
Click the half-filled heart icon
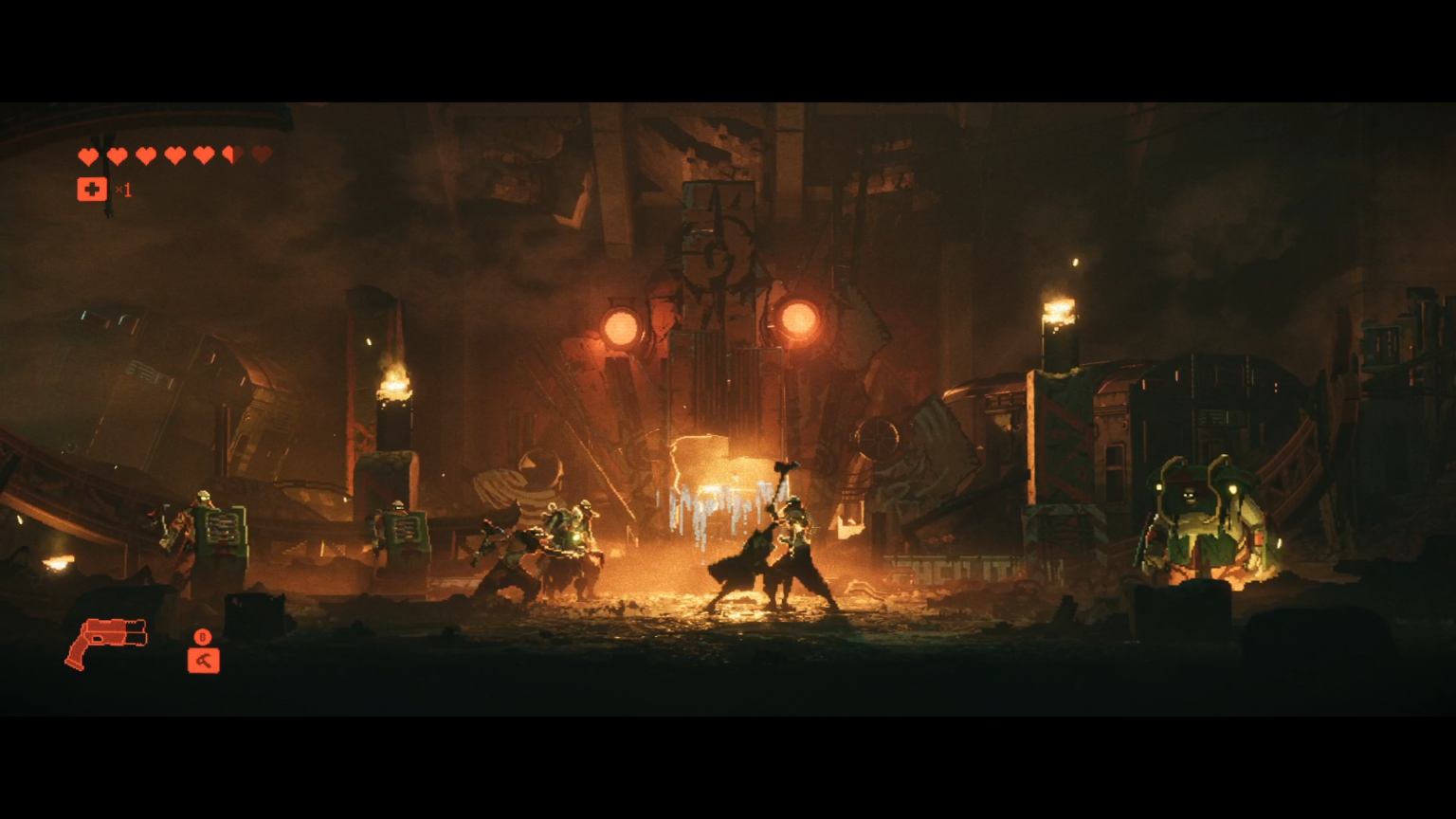231,155
